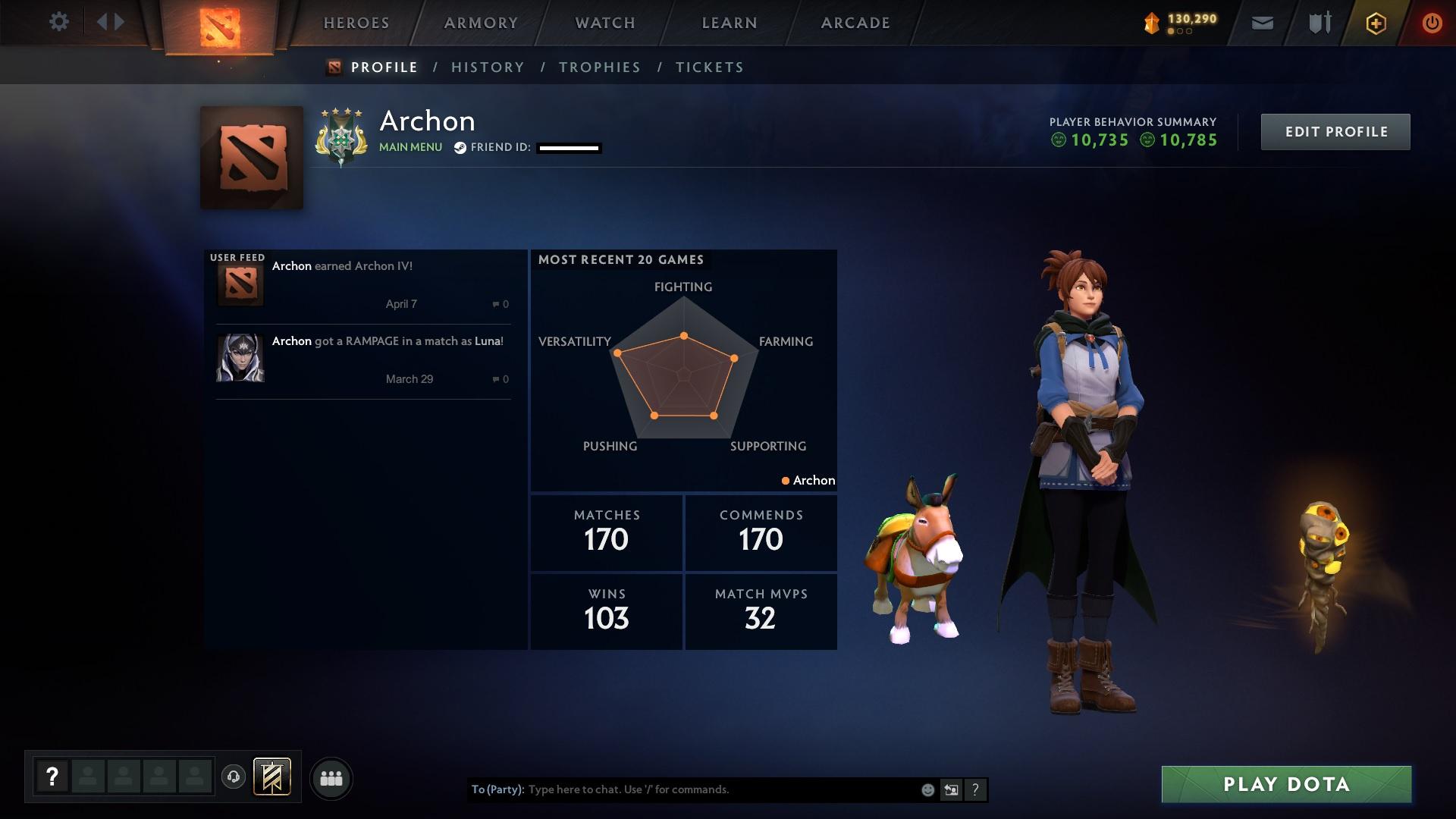Open the ARCADE menu item

[x=855, y=23]
